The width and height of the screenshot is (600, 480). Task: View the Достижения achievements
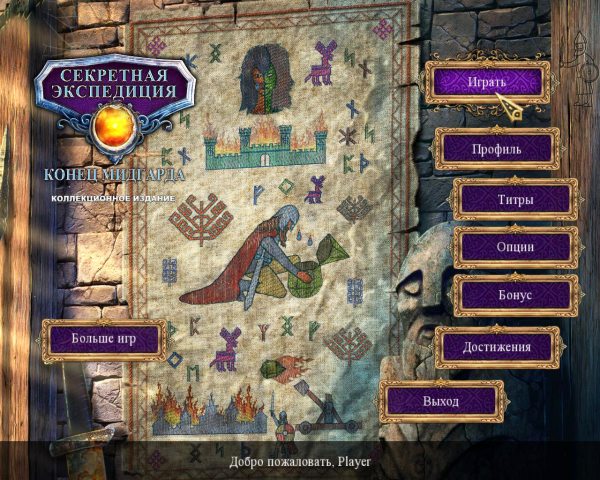(496, 347)
